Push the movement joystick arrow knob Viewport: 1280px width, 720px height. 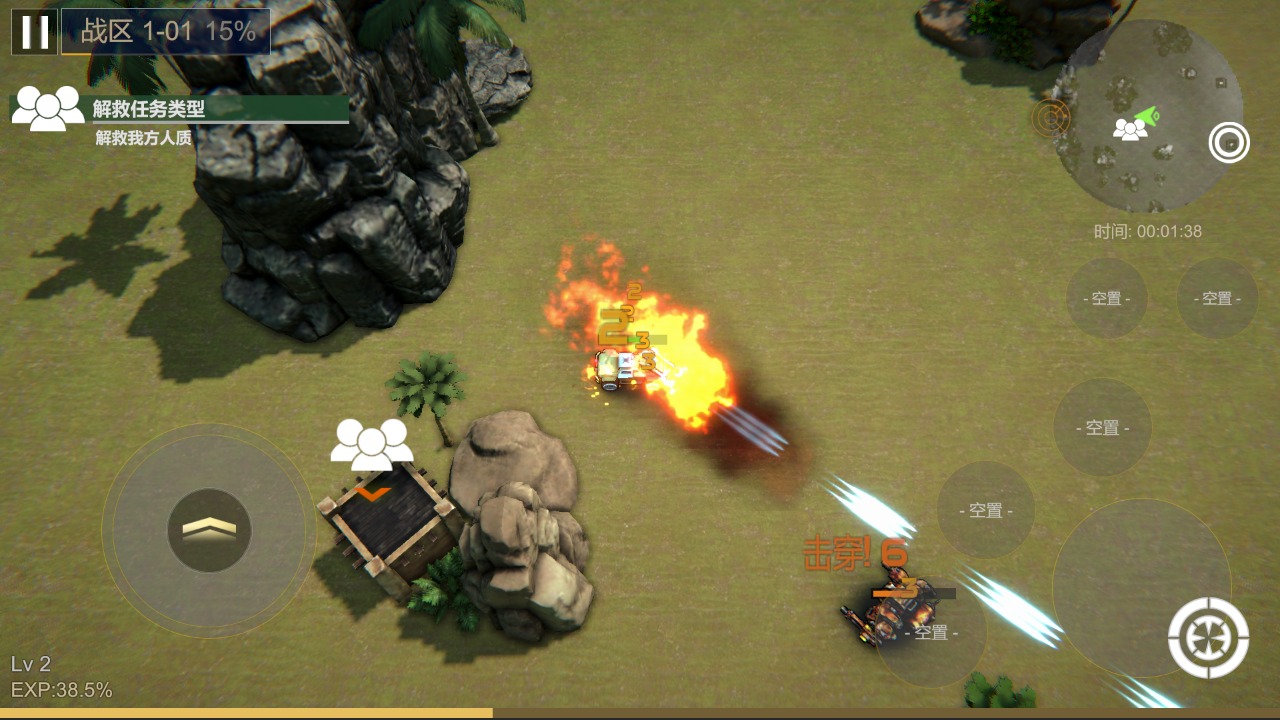click(x=209, y=530)
